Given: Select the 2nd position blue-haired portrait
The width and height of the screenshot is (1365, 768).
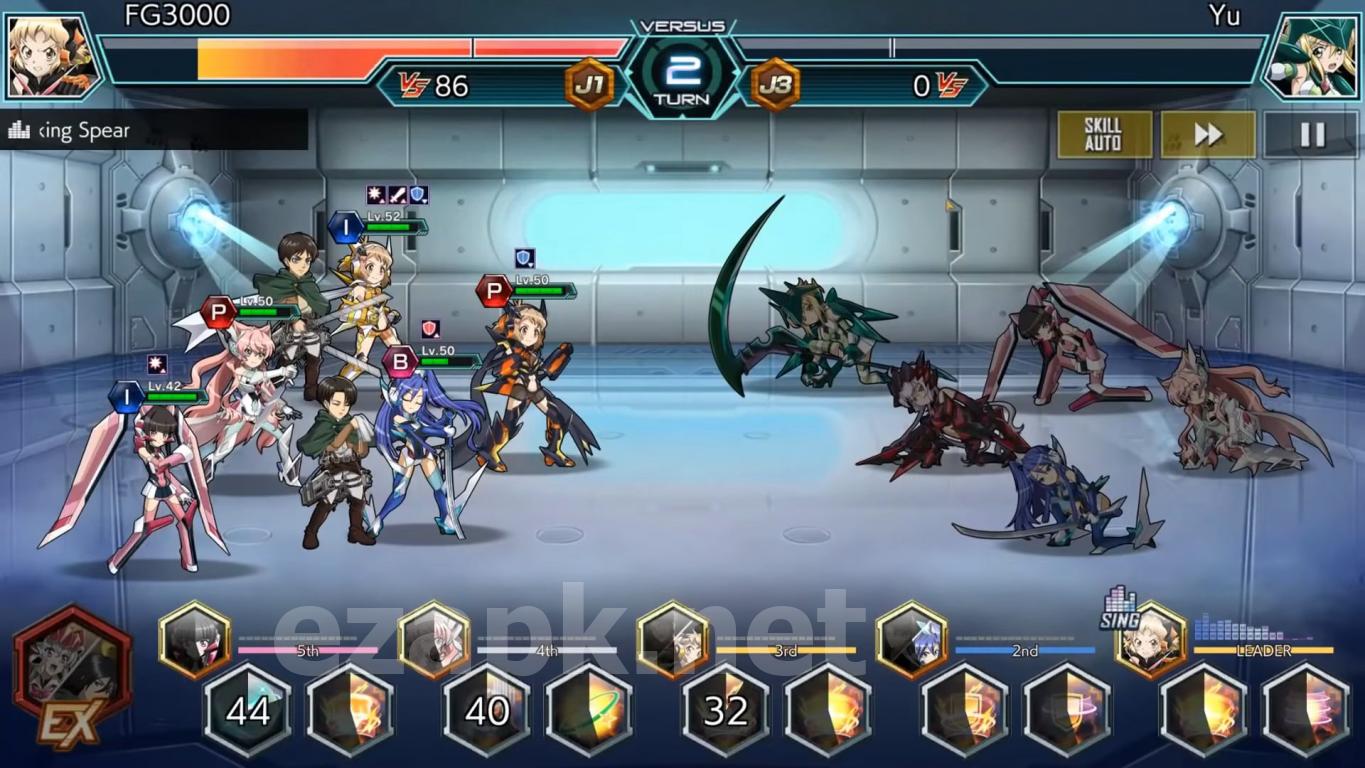Looking at the screenshot, I should (x=911, y=640).
